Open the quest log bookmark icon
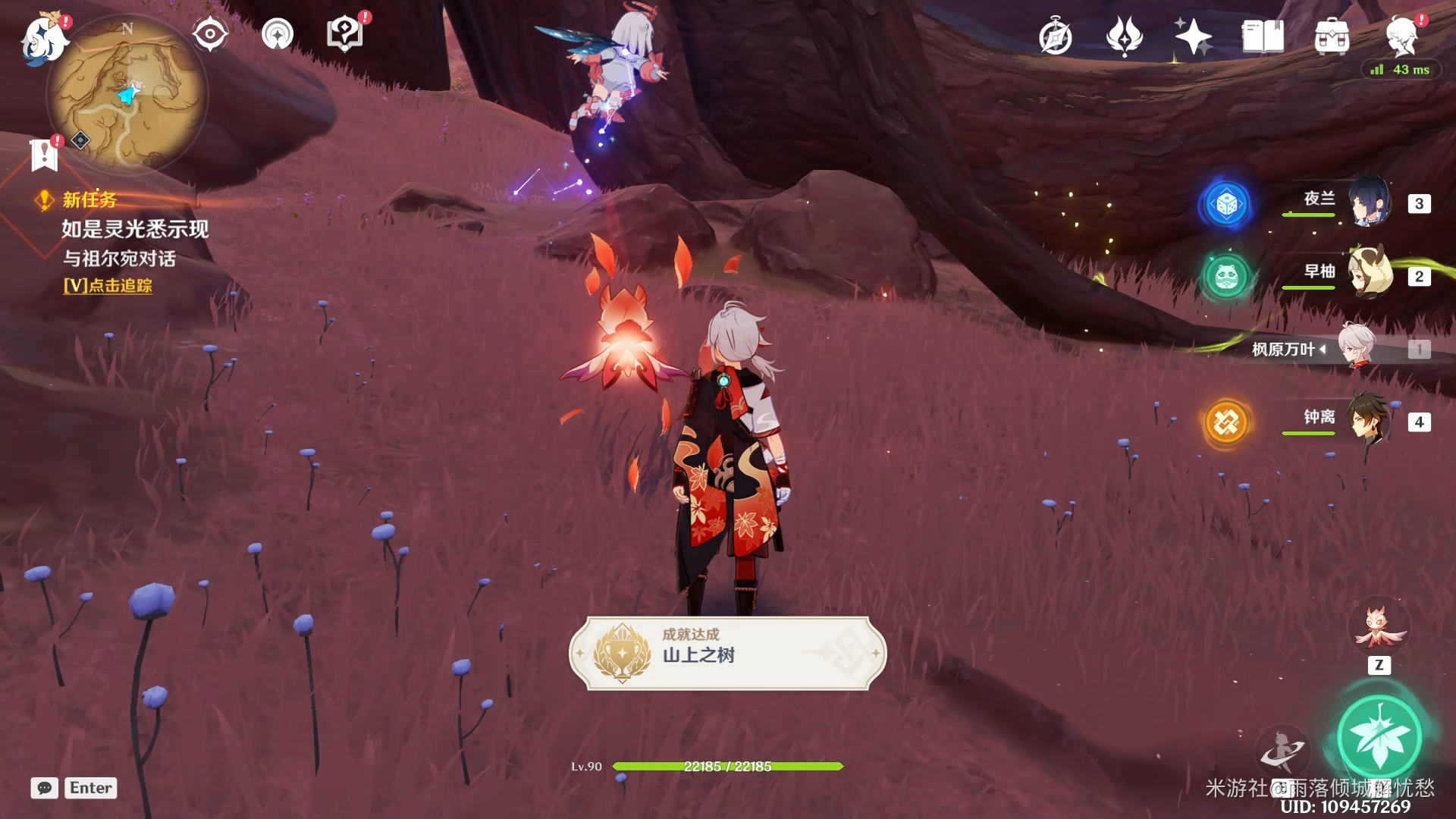This screenshot has height=819, width=1456. point(44,155)
